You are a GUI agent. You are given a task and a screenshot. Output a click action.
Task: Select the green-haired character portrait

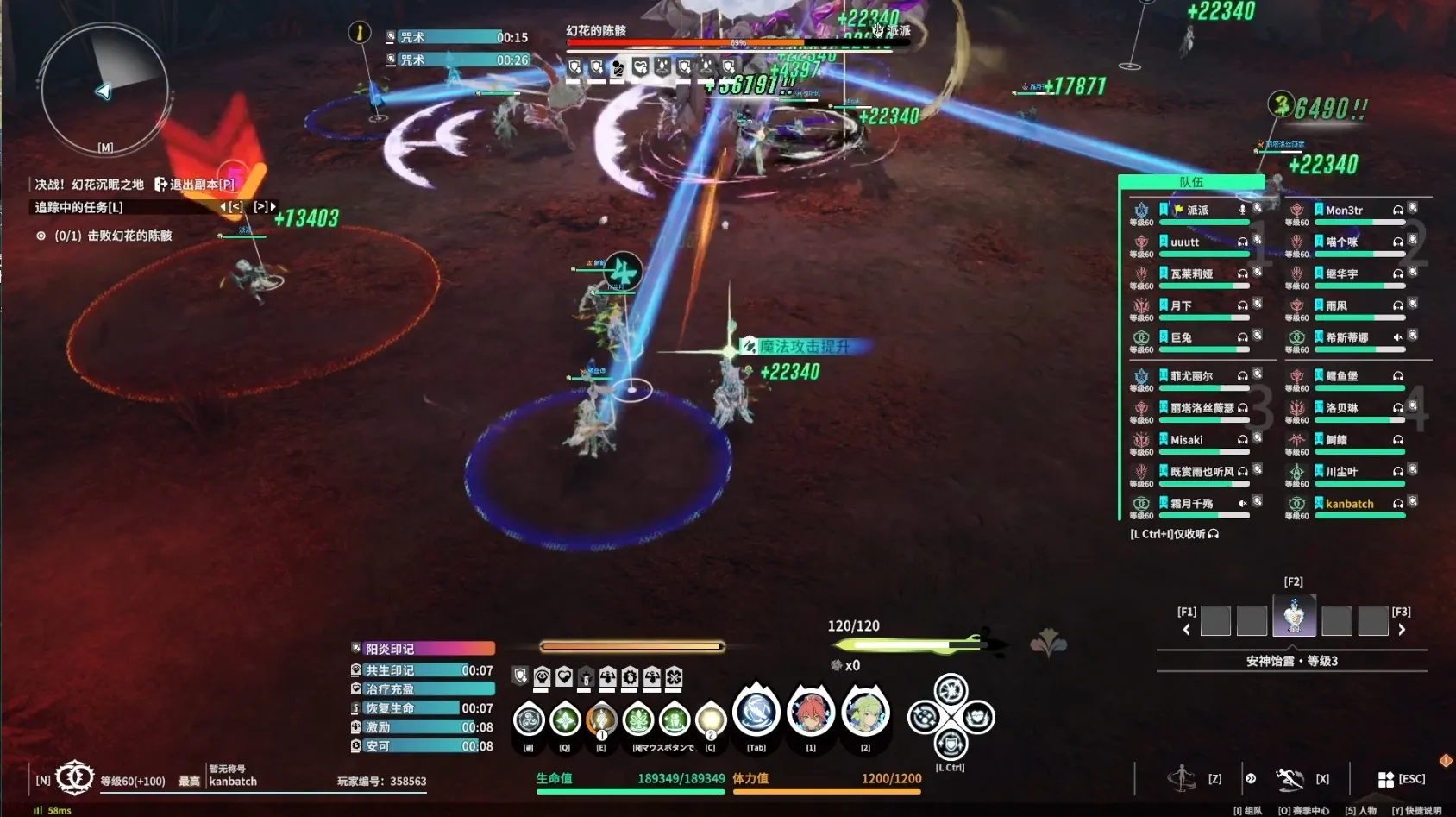tap(865, 713)
